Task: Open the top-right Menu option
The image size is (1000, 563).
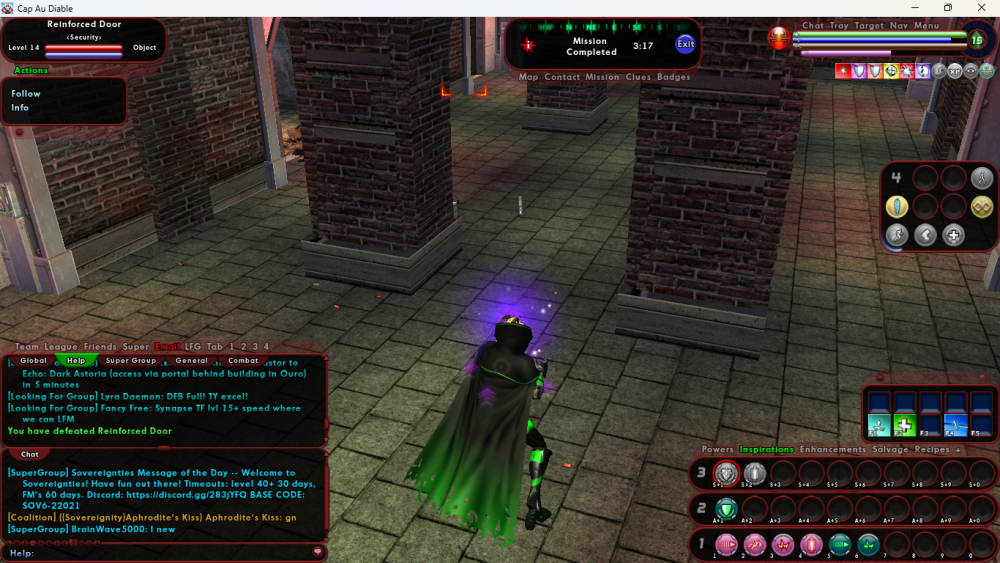Action: click(927, 26)
